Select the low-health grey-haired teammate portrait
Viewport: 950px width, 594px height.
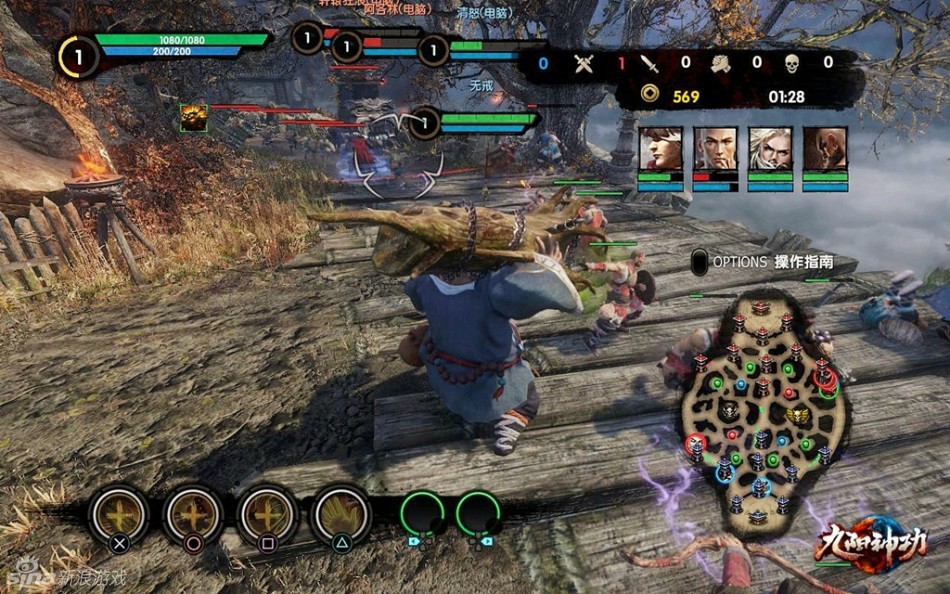715,149
